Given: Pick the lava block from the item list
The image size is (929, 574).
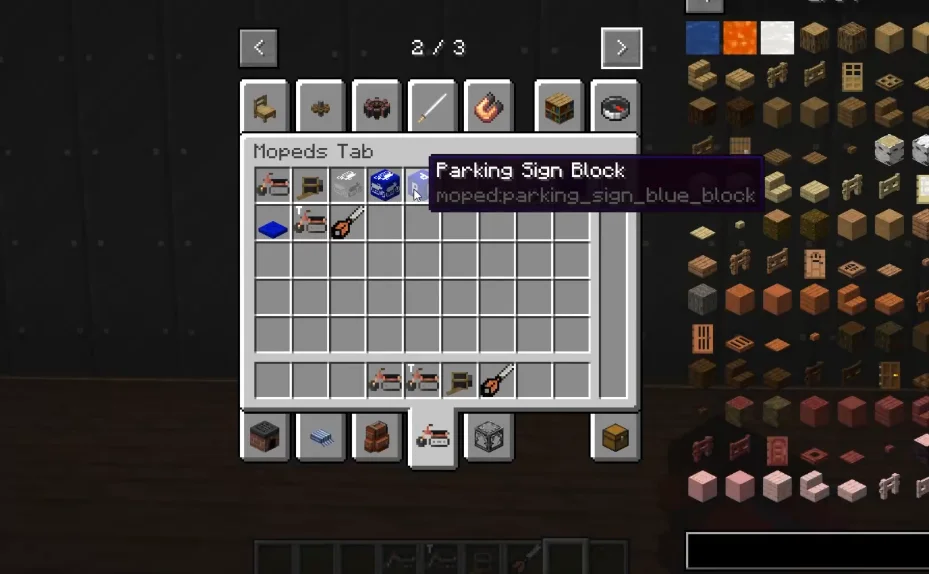Looking at the screenshot, I should [740, 38].
